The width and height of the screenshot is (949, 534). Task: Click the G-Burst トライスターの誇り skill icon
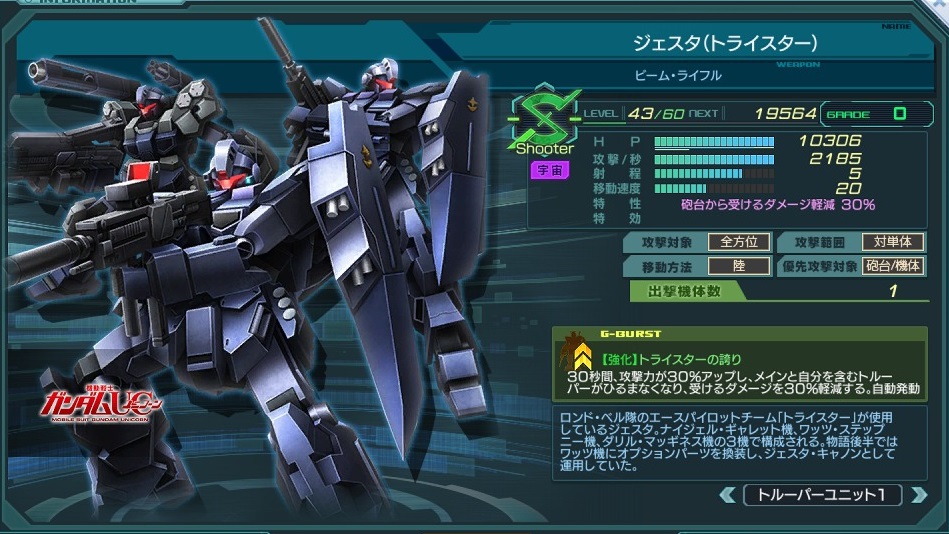click(x=578, y=356)
